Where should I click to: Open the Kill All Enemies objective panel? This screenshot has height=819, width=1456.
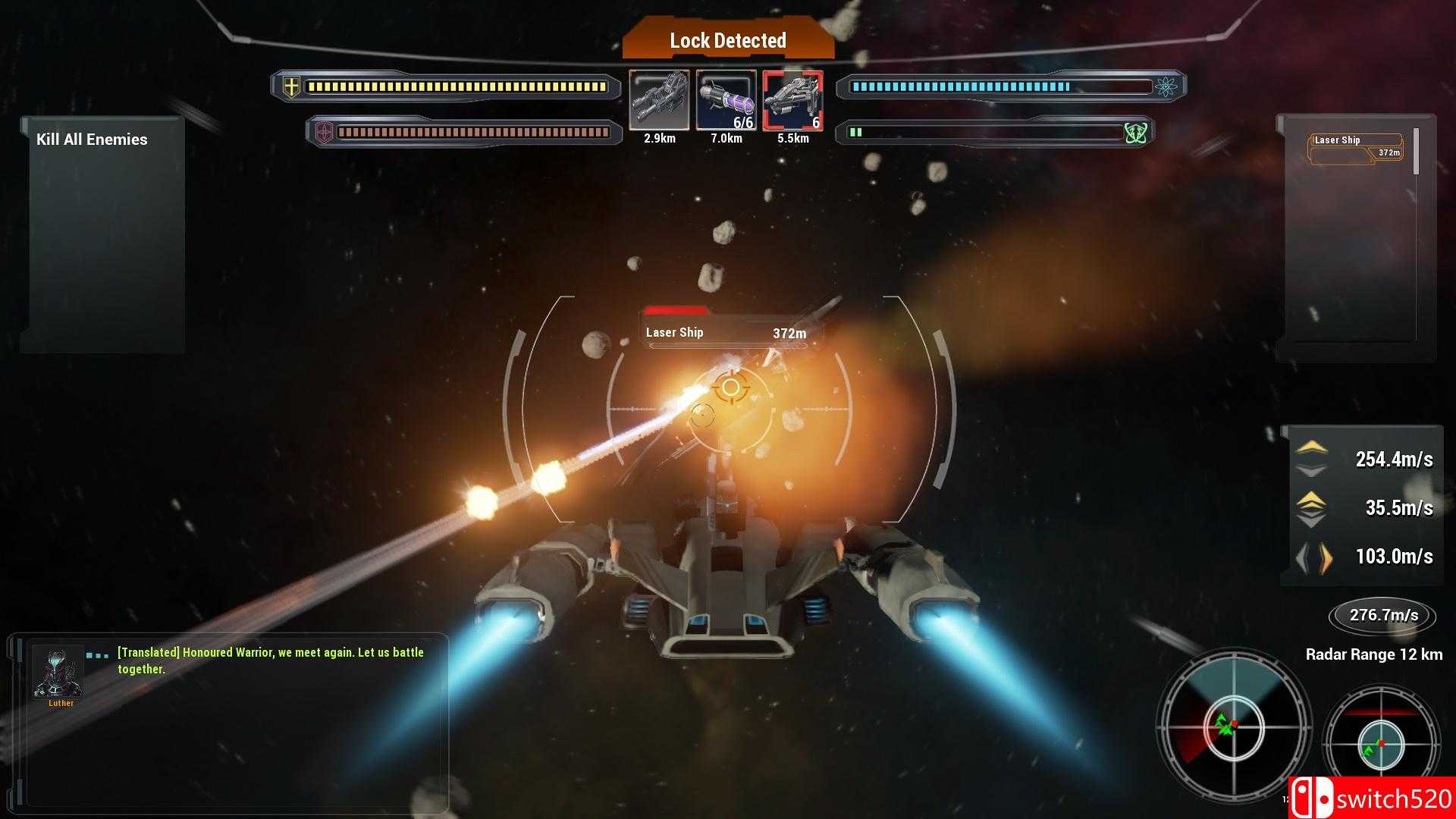point(93,140)
